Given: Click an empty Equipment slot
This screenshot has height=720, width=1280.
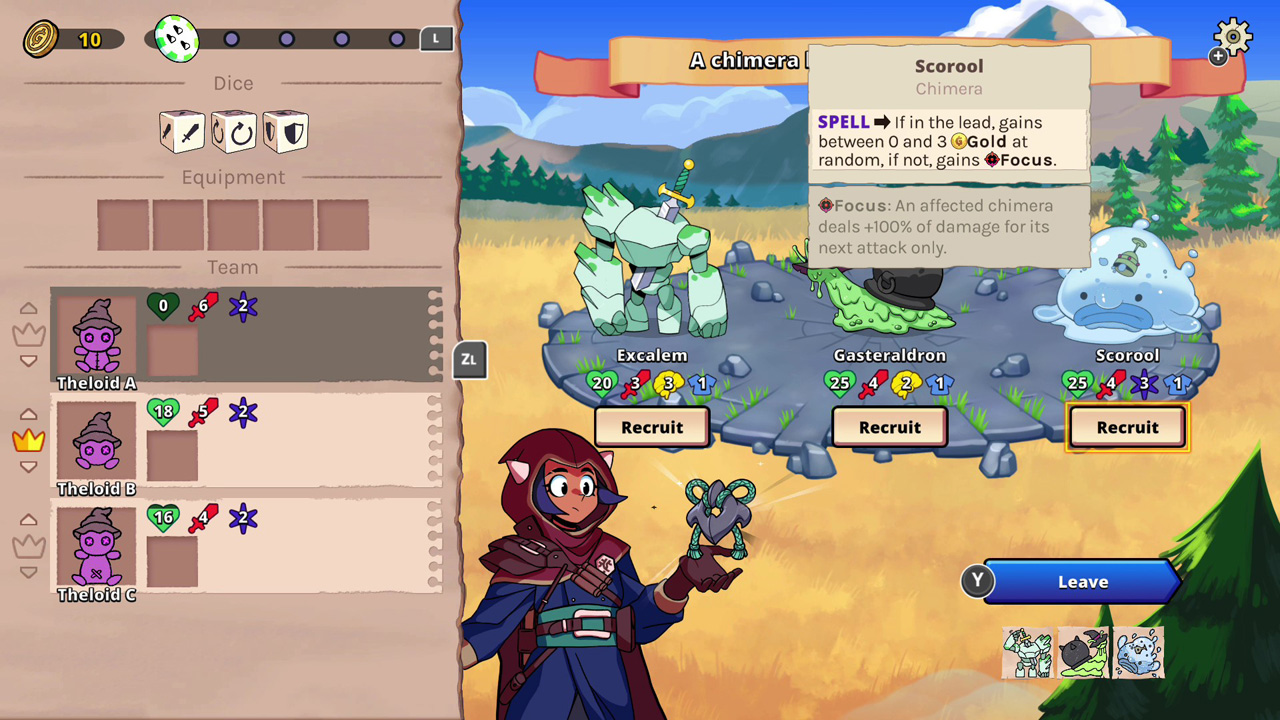Looking at the screenshot, I should coord(122,224).
